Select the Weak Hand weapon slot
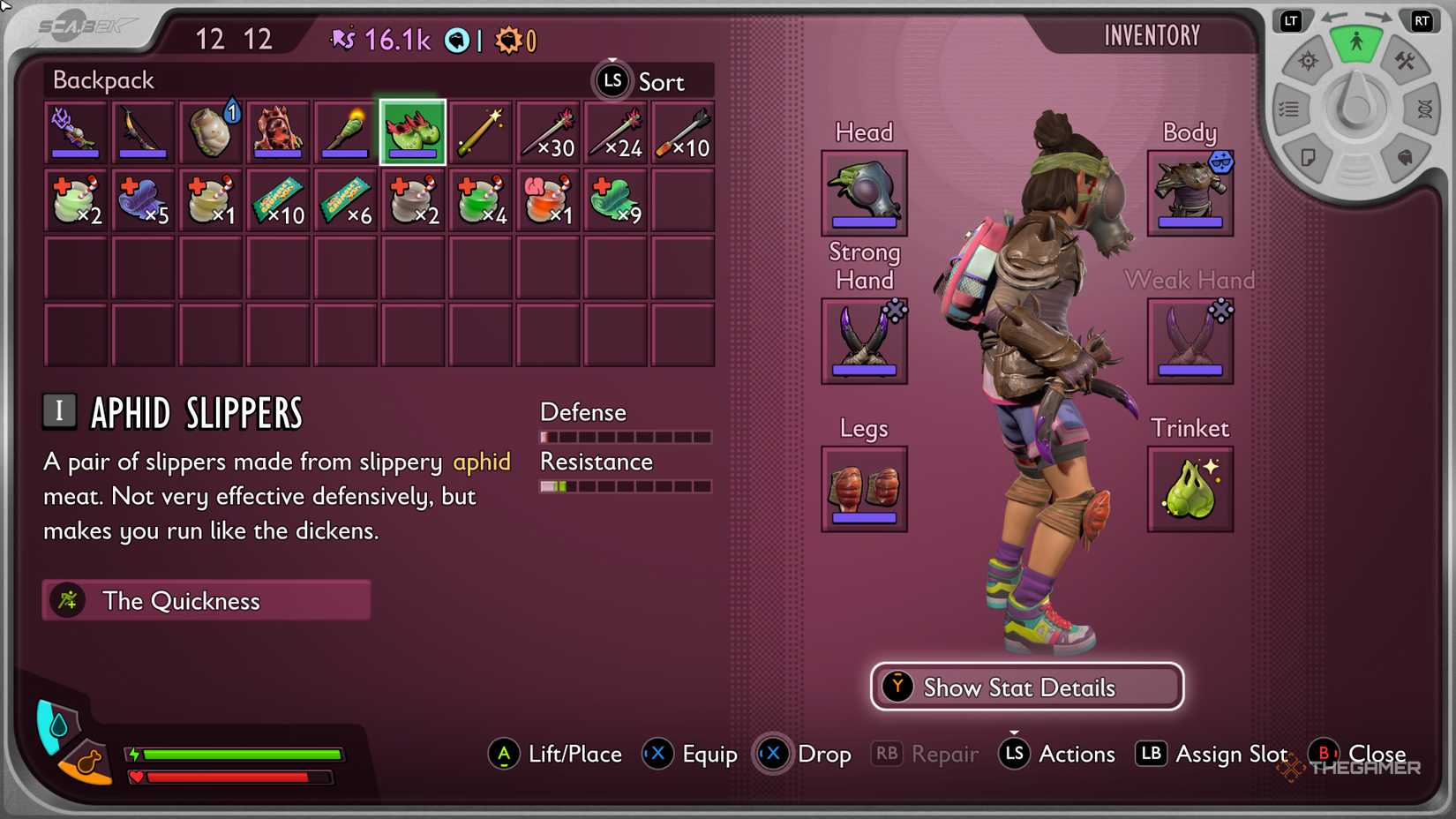Image resolution: width=1456 pixels, height=819 pixels. 1190,341
